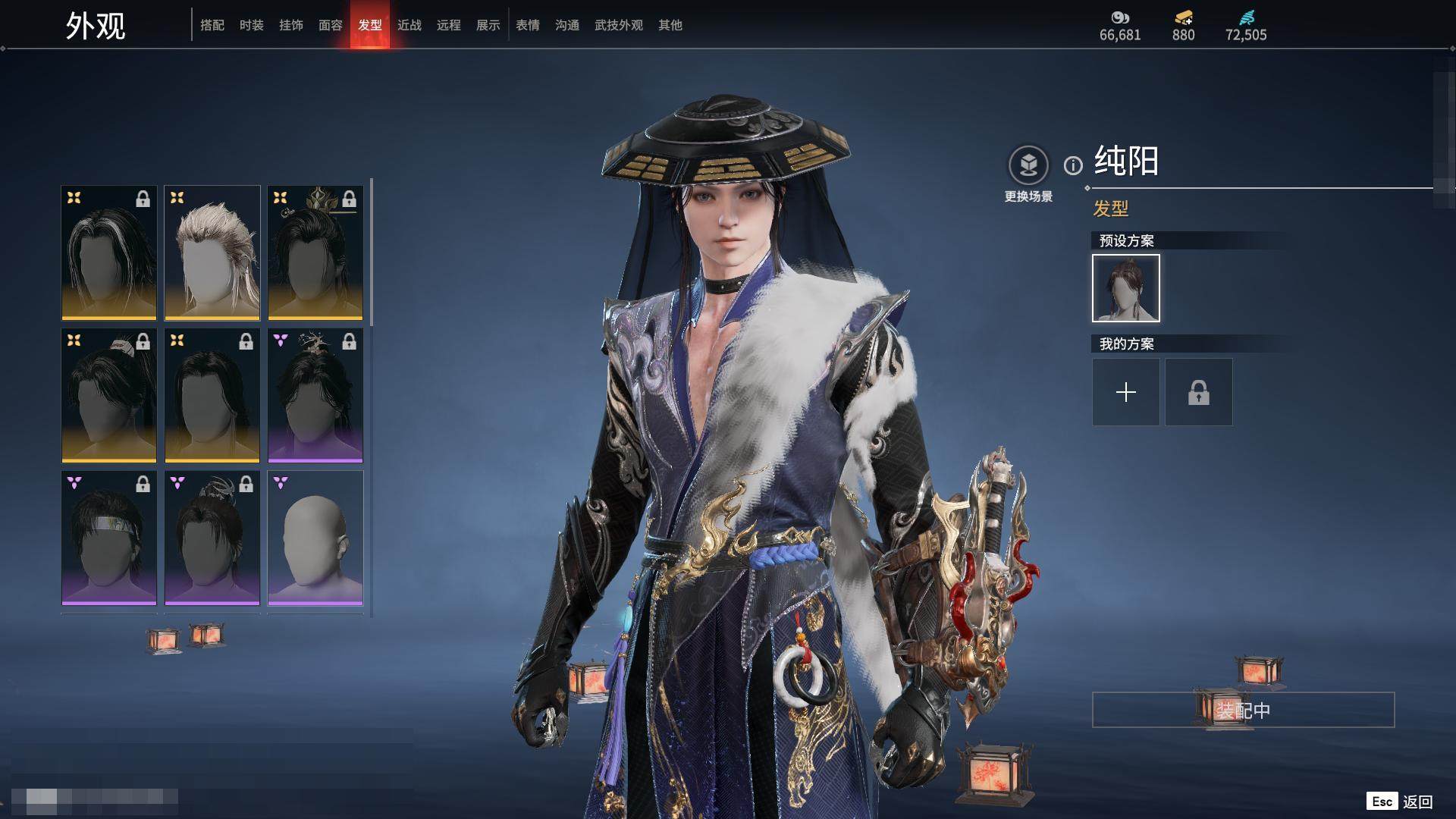Open the 其他 tab
Screen dimensions: 1456x819
point(670,25)
